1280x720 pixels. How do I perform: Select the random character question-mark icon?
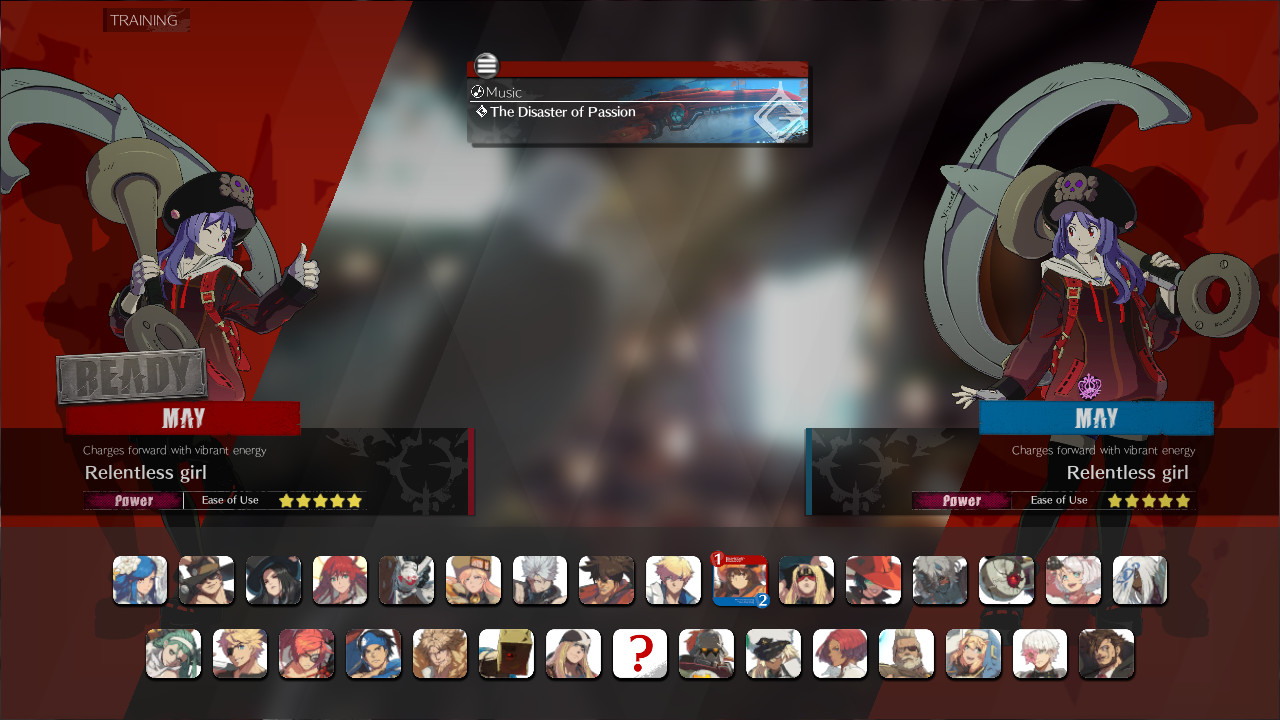point(640,653)
